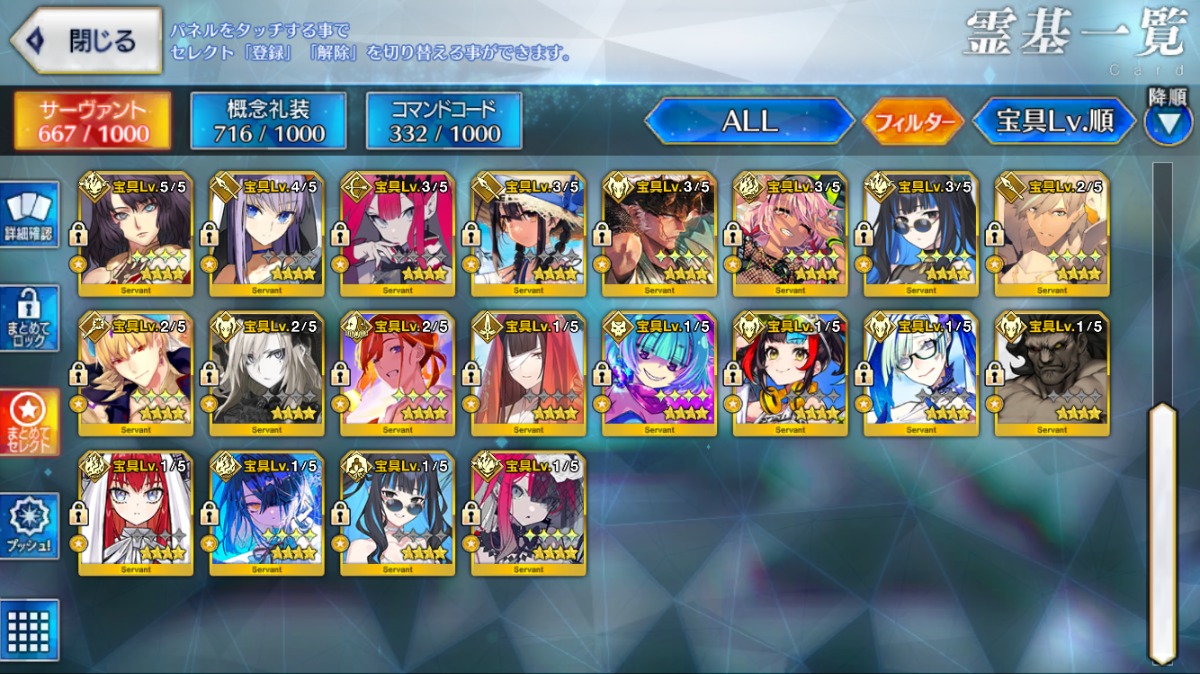The height and width of the screenshot is (674, 1200).
Task: Change the grid display layout
Action: coord(28,630)
